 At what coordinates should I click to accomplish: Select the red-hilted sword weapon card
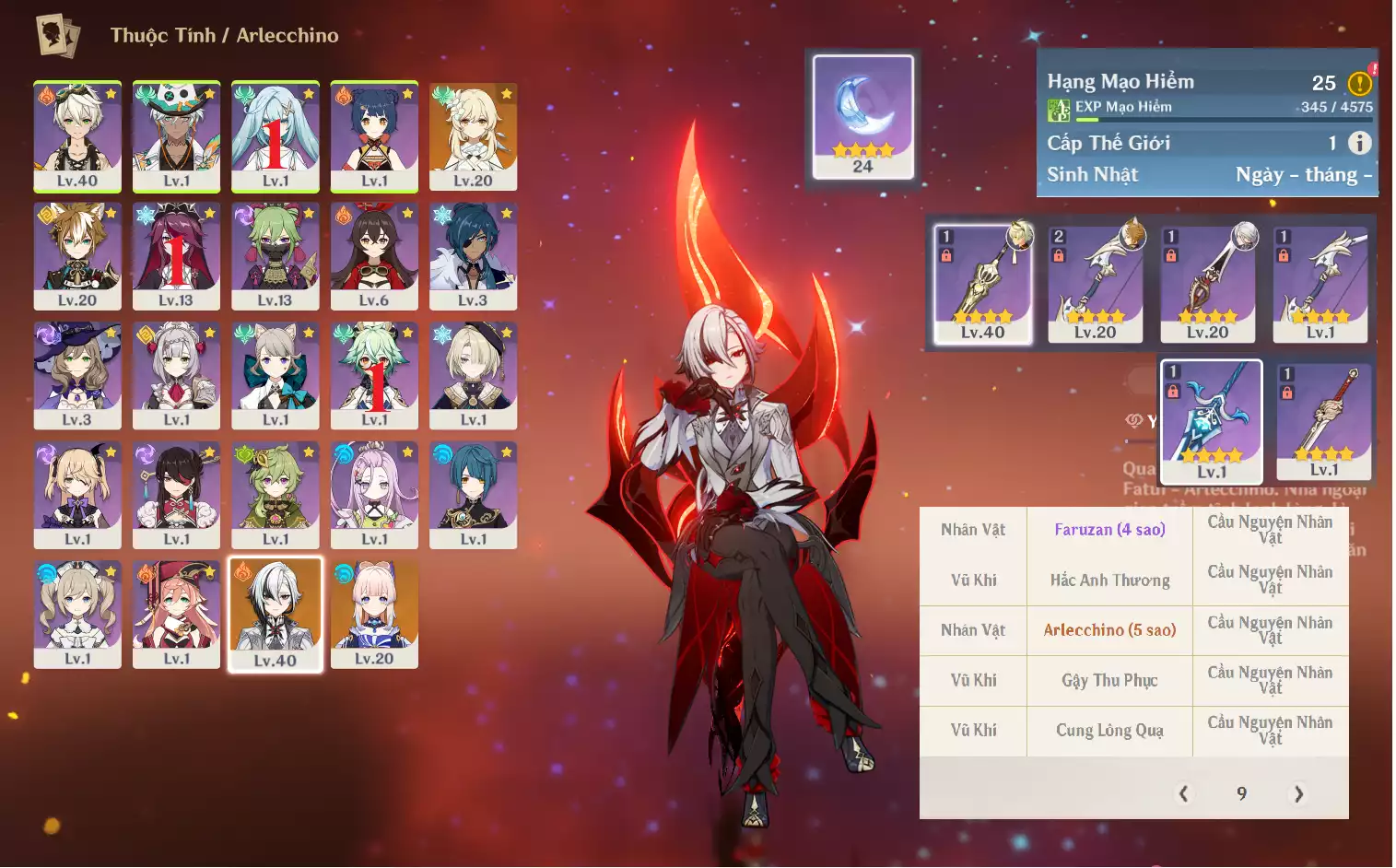point(1324,421)
